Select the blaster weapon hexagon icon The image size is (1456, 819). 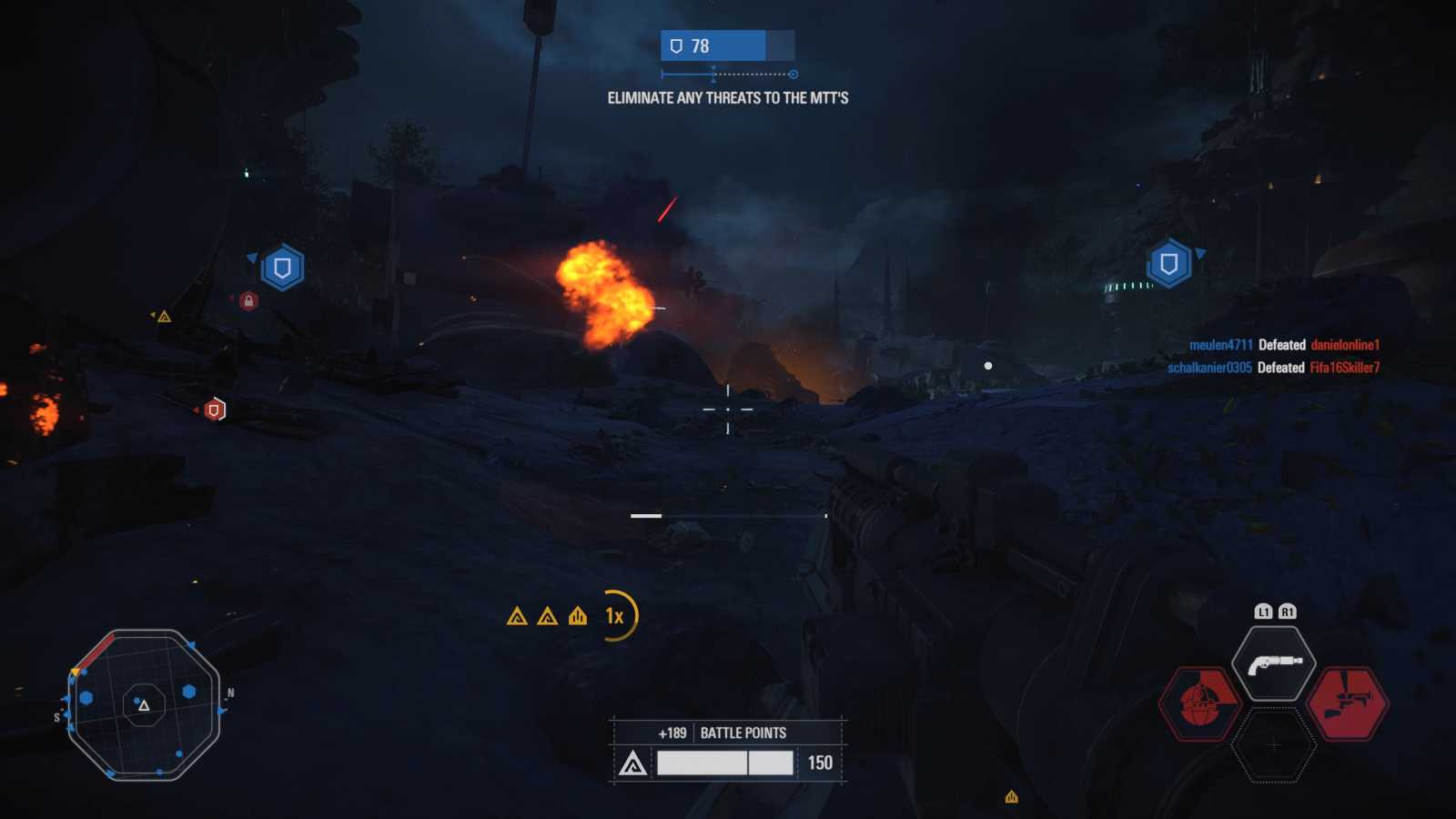[x=1274, y=663]
